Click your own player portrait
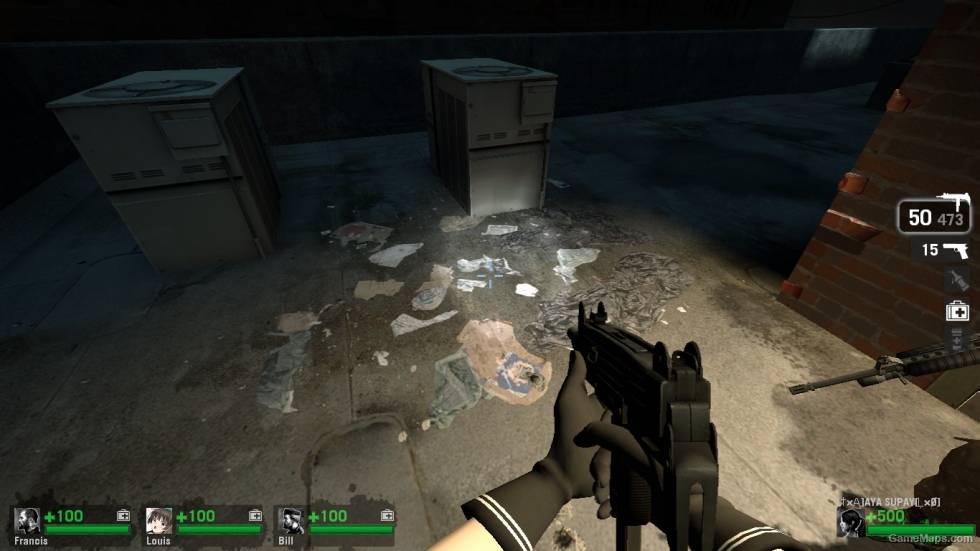Viewport: 980px width, 551px height. coord(851,521)
